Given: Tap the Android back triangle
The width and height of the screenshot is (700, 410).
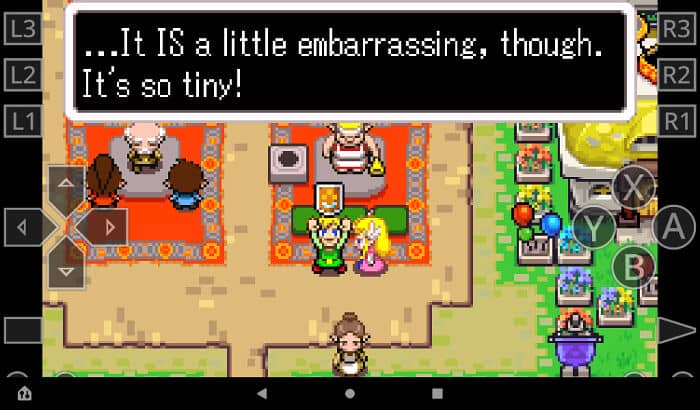Looking at the screenshot, I should (262, 393).
